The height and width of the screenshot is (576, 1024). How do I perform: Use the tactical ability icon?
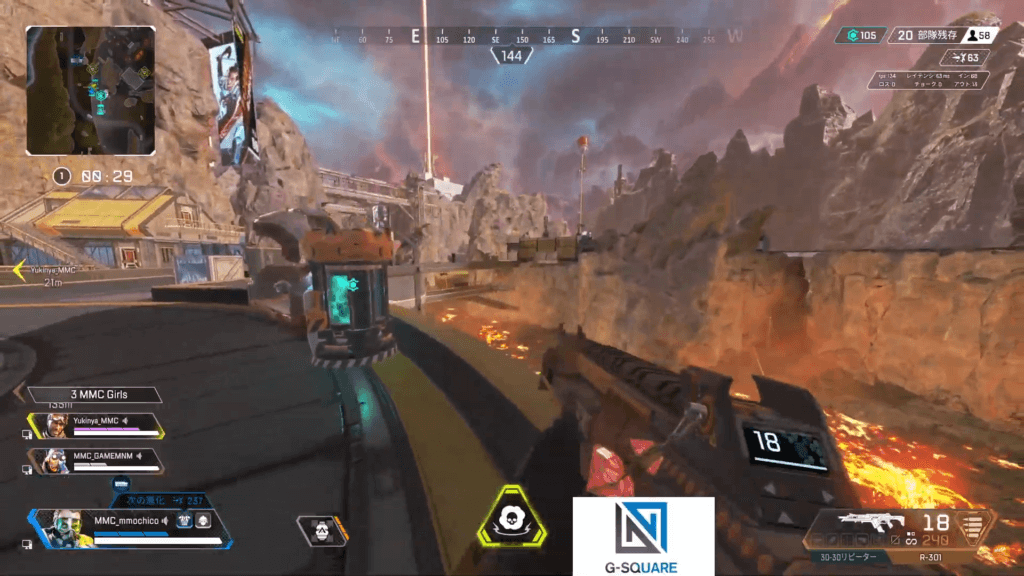point(321,531)
